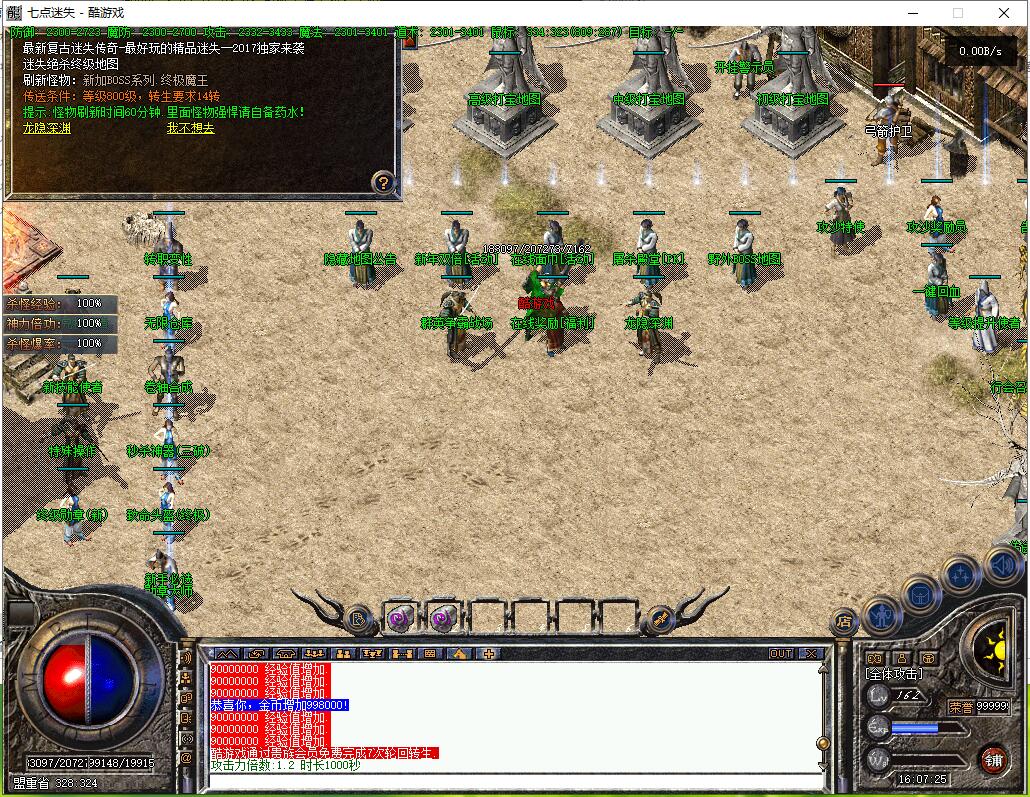Image resolution: width=1030 pixels, height=797 pixels.
Task: Select the plus cross icon in chat toolbar
Action: click(x=489, y=653)
